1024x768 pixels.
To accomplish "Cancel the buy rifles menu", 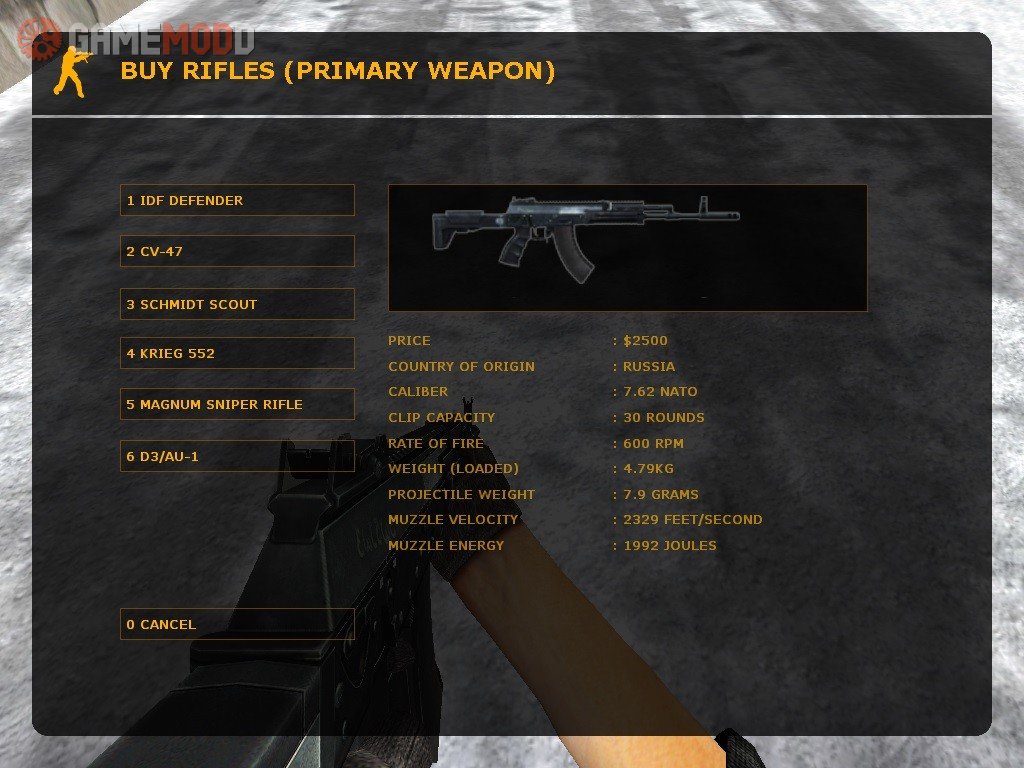I will 237,624.
